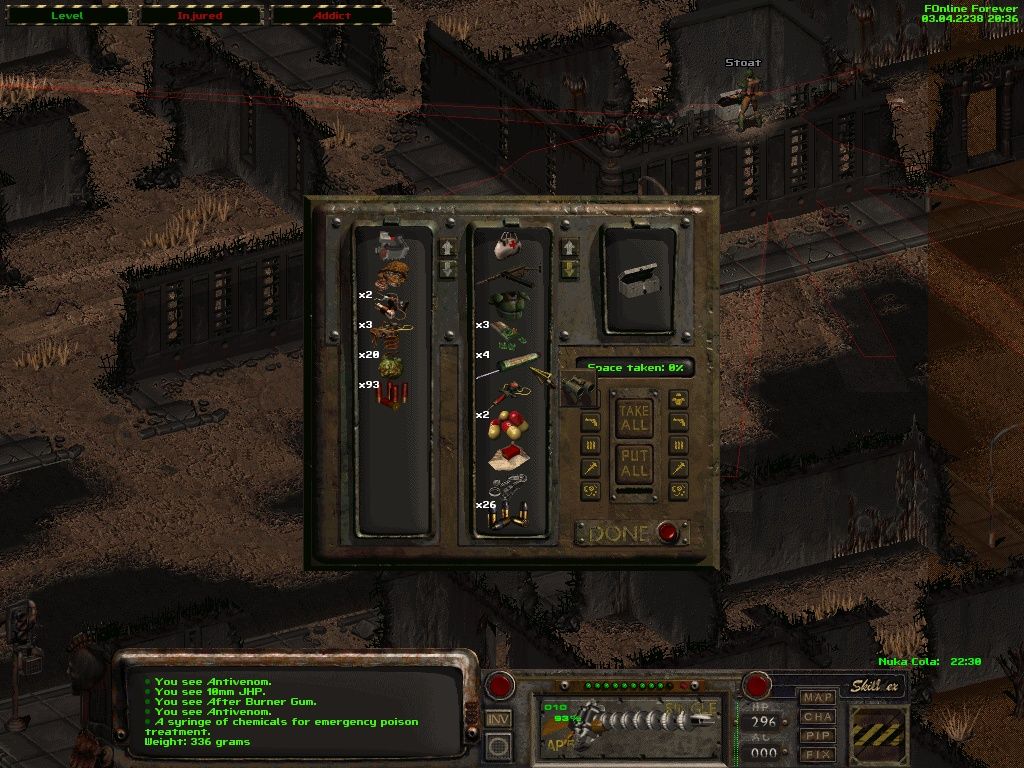Click the Addict status indicator

[333, 16]
